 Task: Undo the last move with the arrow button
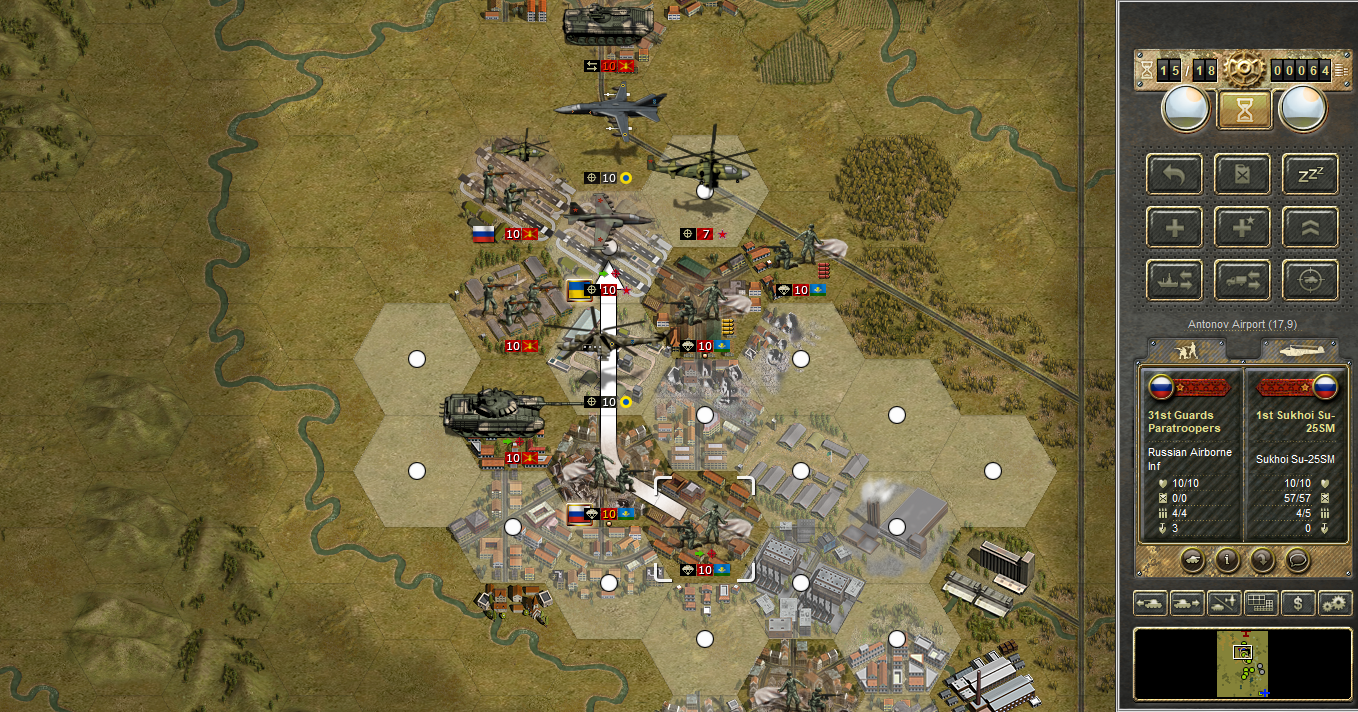coord(1175,174)
